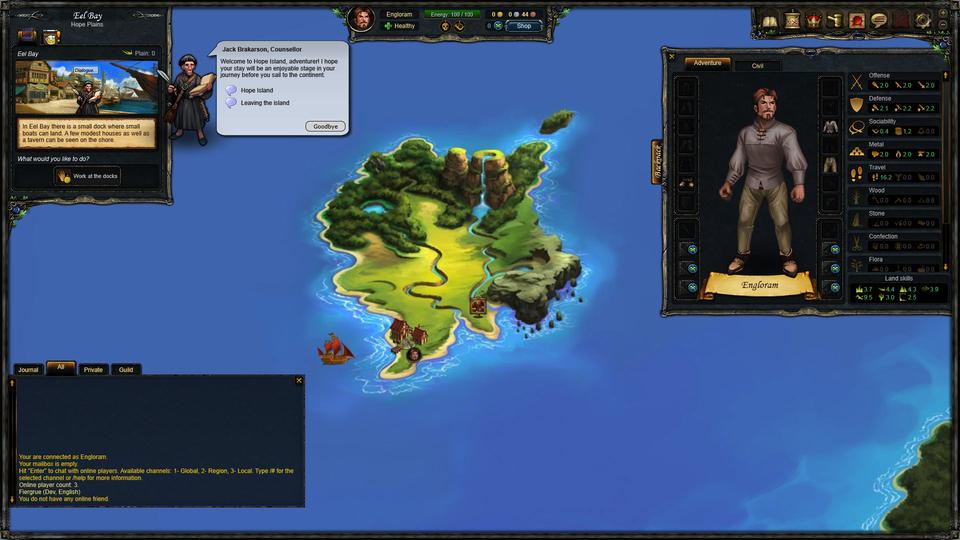The height and width of the screenshot is (540, 960).
Task: Choose the "Hope Island" dialogue option
Action: point(256,90)
